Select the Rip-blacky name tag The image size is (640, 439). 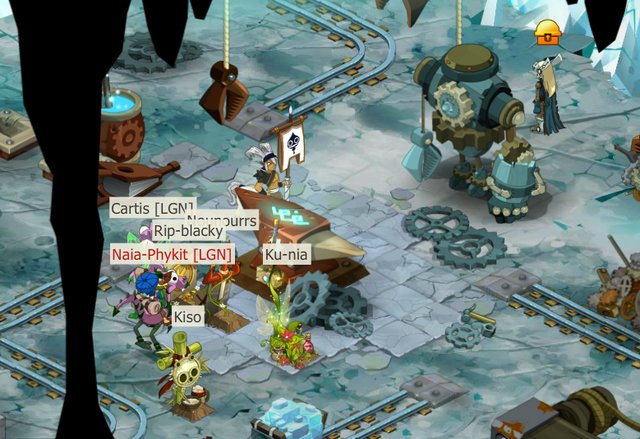pyautogui.click(x=188, y=231)
